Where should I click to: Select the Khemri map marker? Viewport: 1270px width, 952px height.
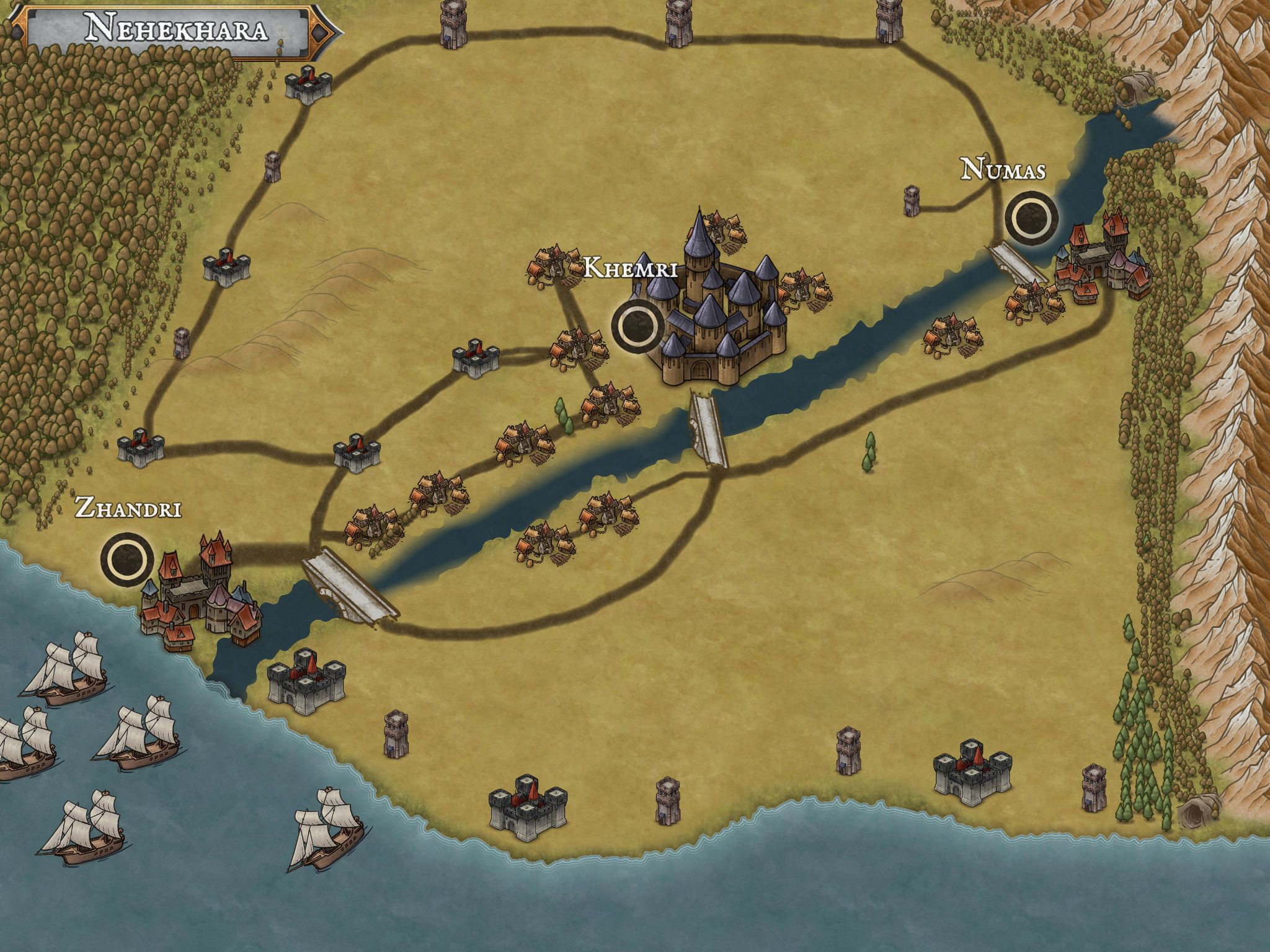(636, 325)
